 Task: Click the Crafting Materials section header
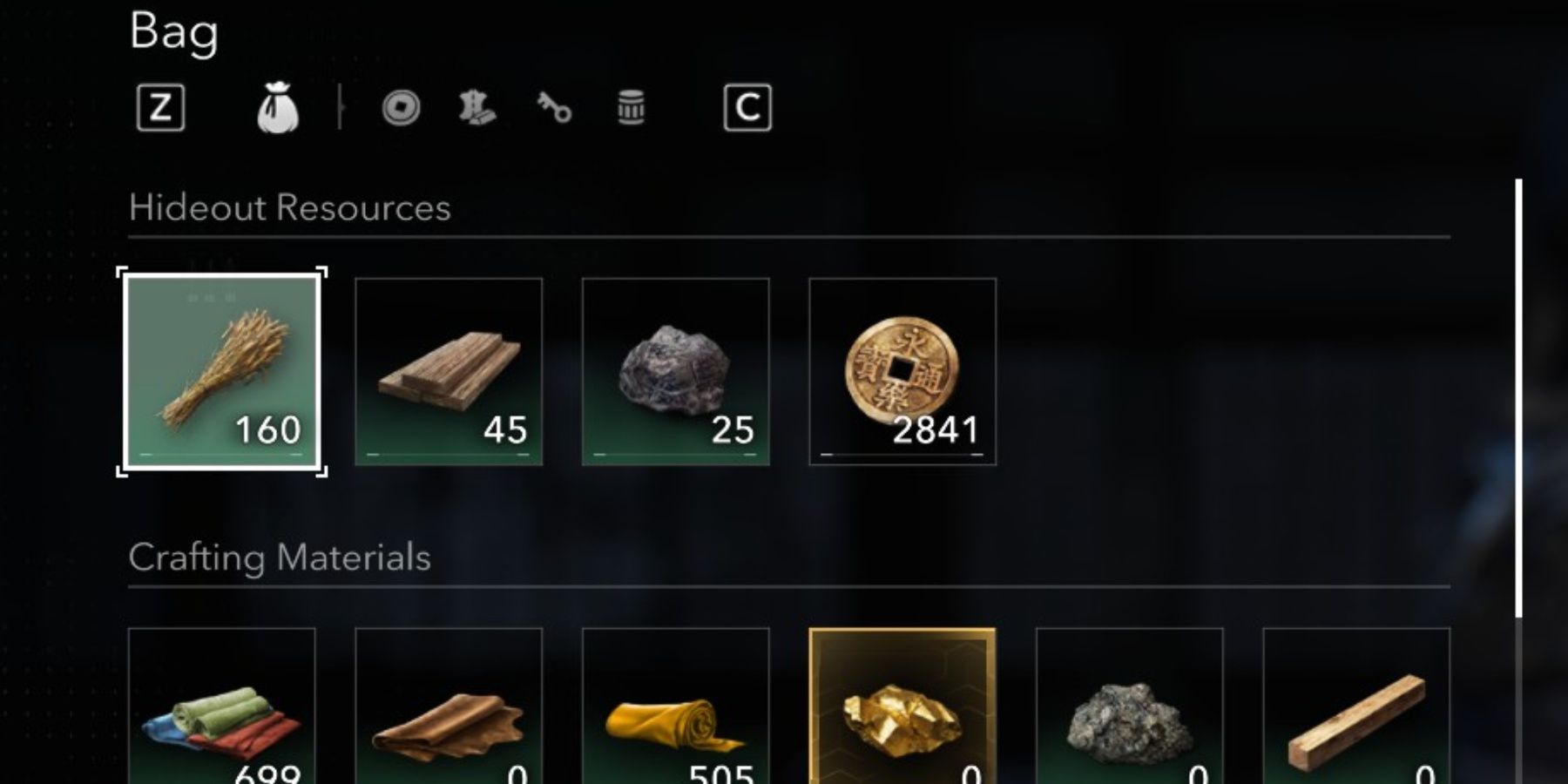[279, 556]
